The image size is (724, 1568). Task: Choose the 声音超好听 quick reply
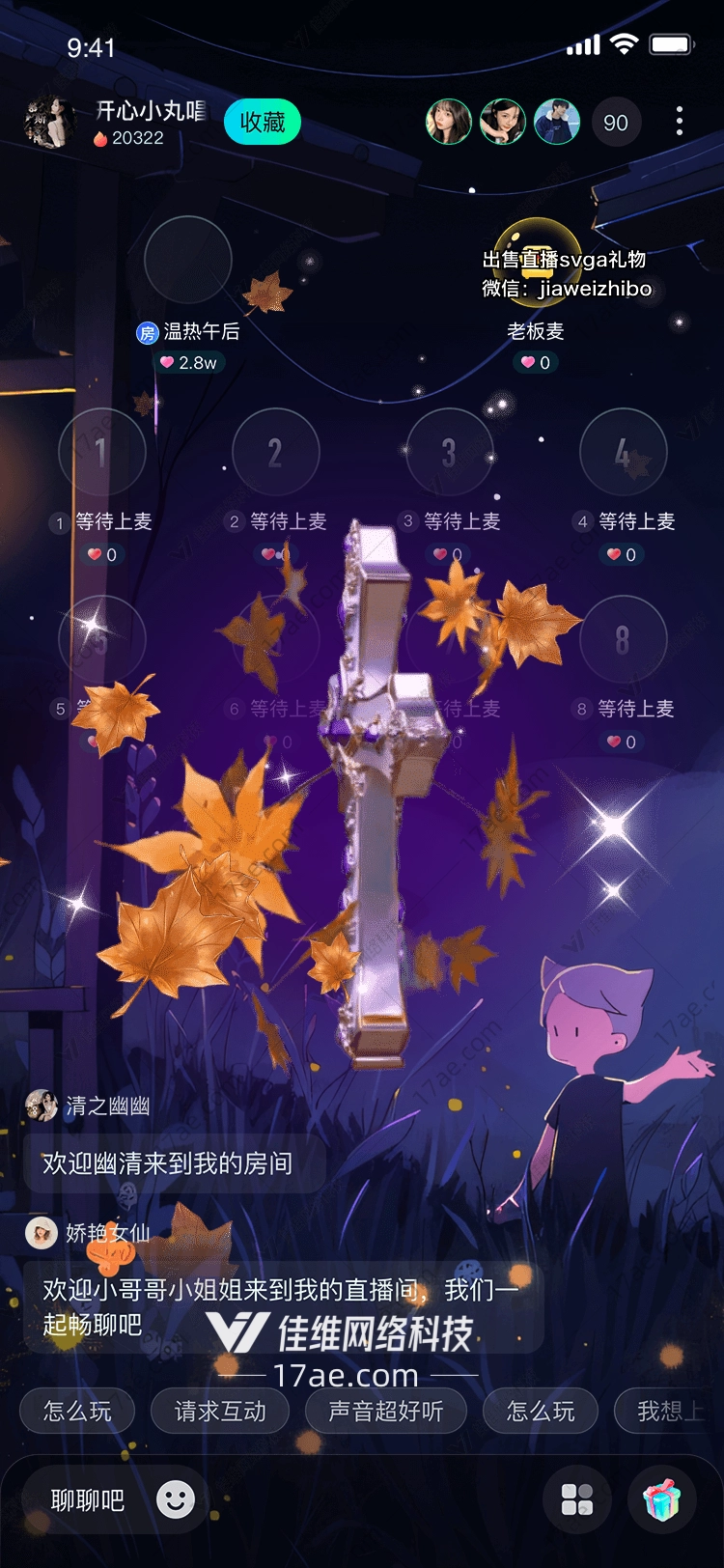[385, 1412]
